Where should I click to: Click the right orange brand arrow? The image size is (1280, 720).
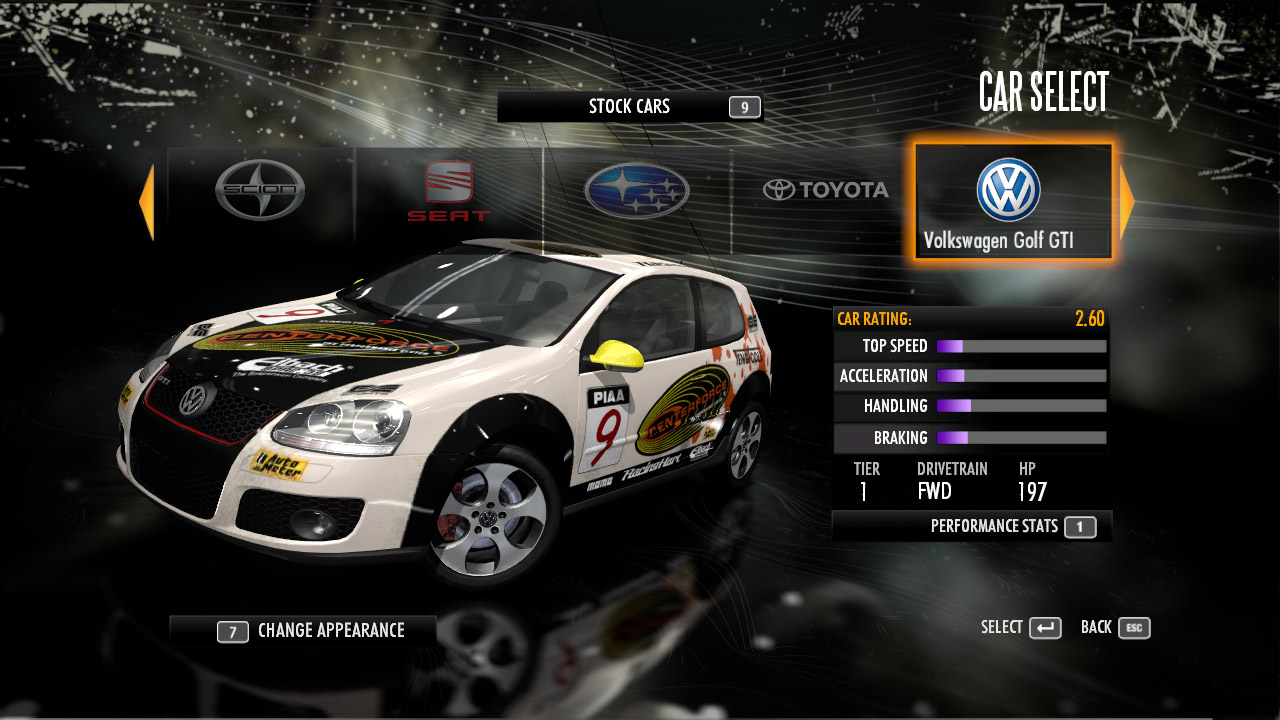pyautogui.click(x=1127, y=203)
